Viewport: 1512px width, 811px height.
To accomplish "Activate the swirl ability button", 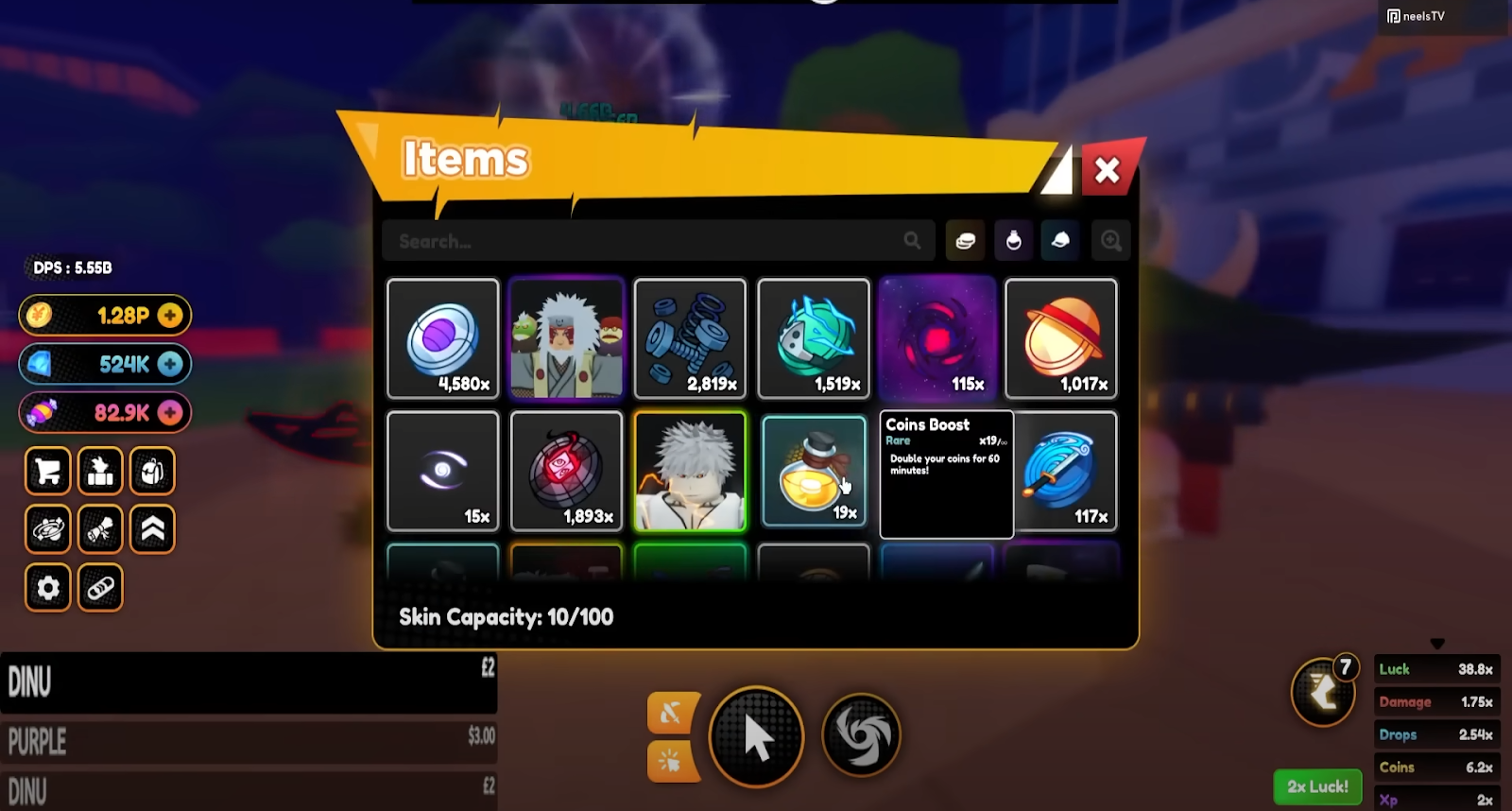I will pos(861,735).
